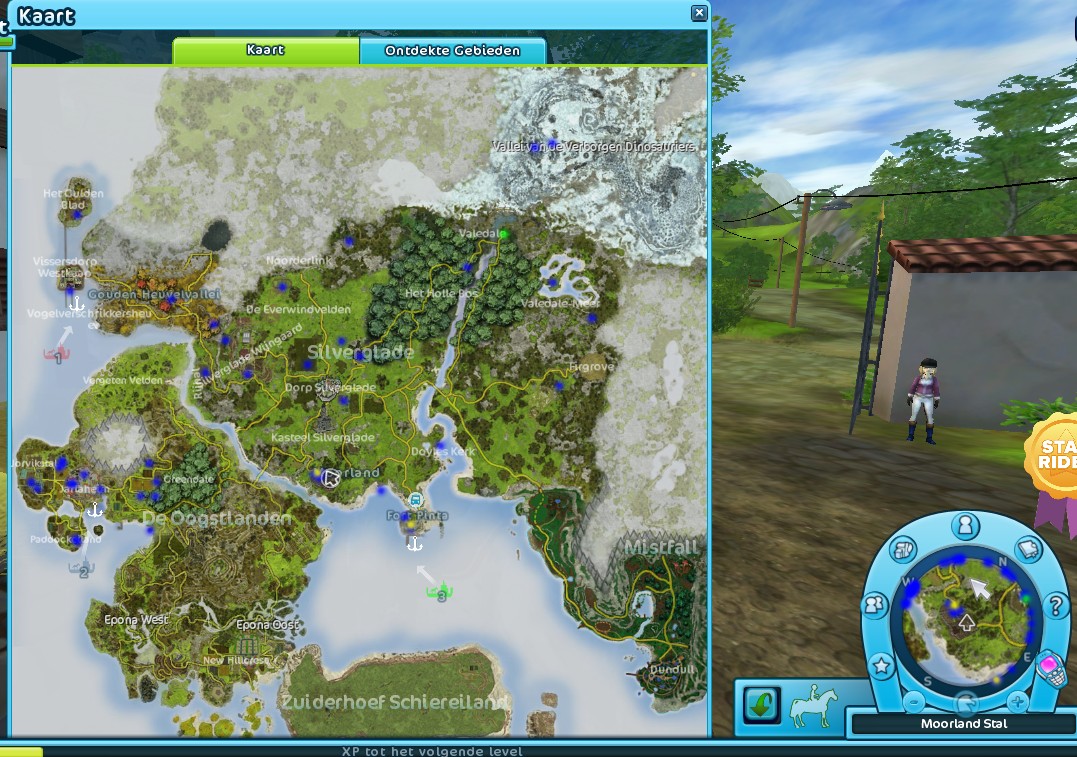Close the Kaart map window
Viewport: 1077px width, 757px height.
coord(699,13)
